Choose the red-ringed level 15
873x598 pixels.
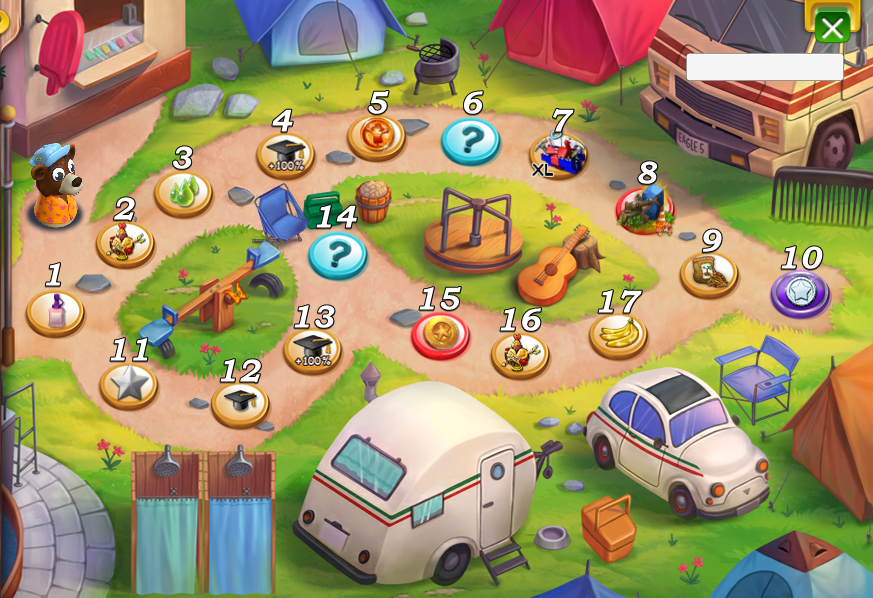click(440, 334)
